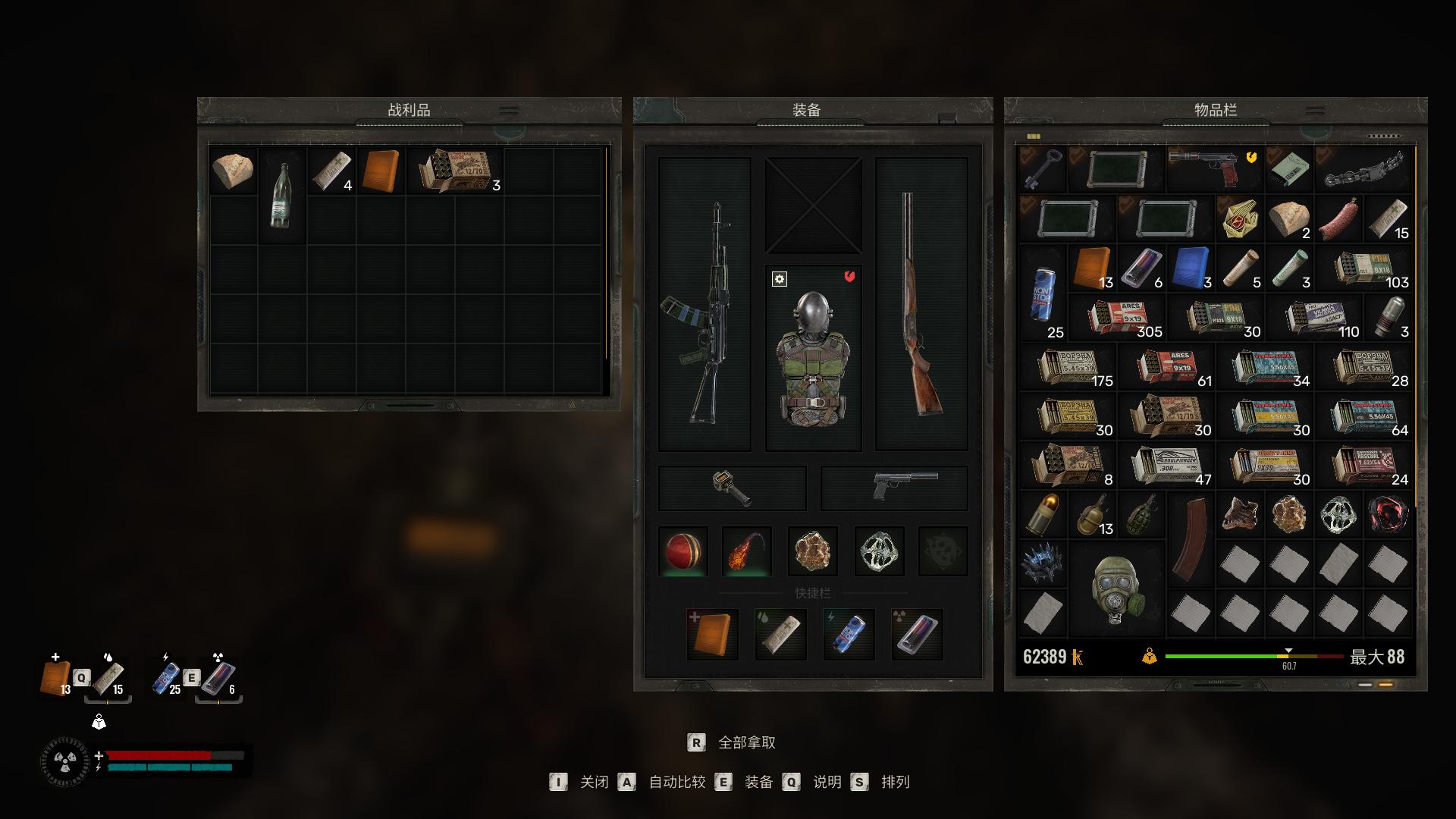Viewport: 1456px width, 819px height.
Task: Choose the fiery comet artifact slot
Action: click(x=747, y=551)
